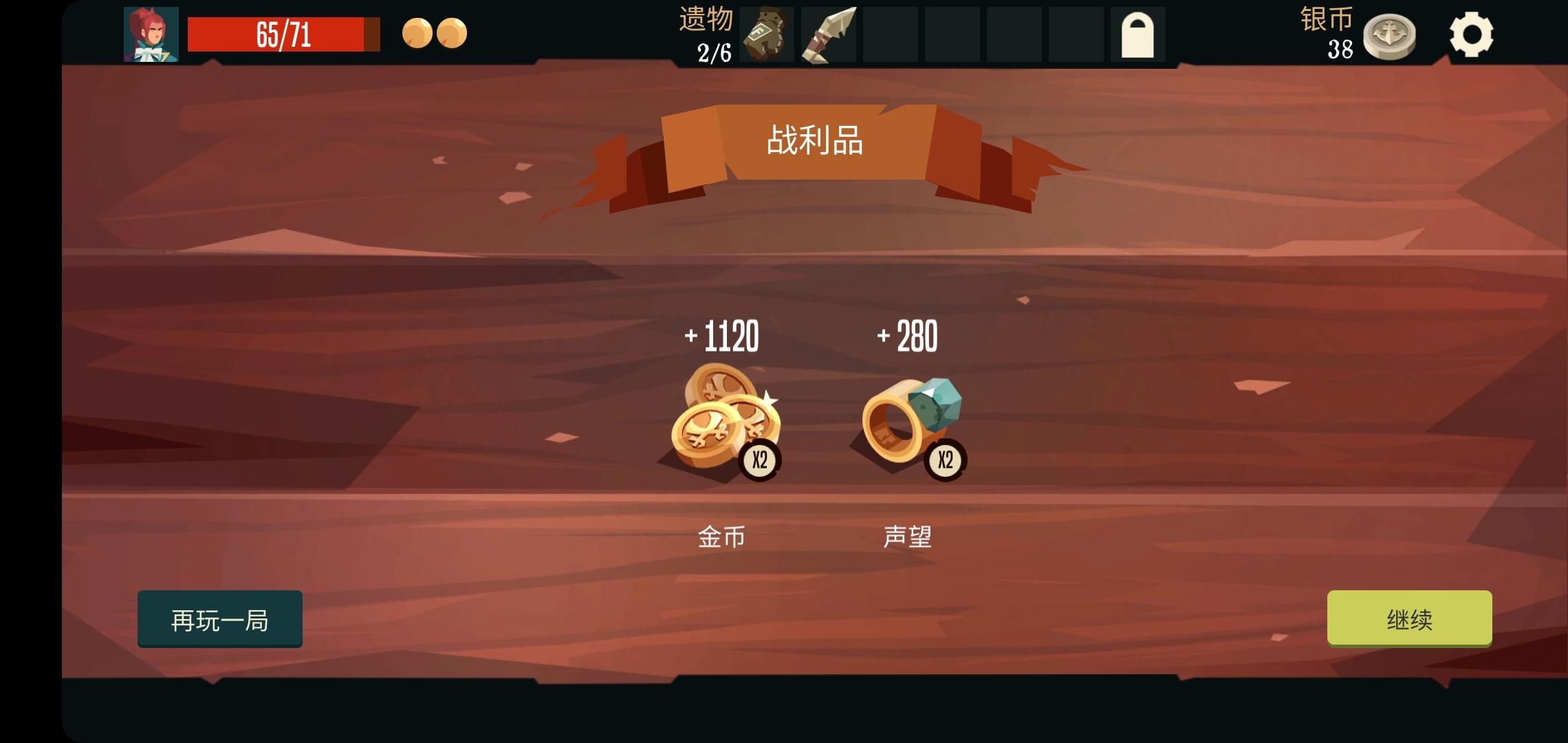The width and height of the screenshot is (1568, 743).
Task: Select the glove relic in the relic bar
Action: click(765, 34)
